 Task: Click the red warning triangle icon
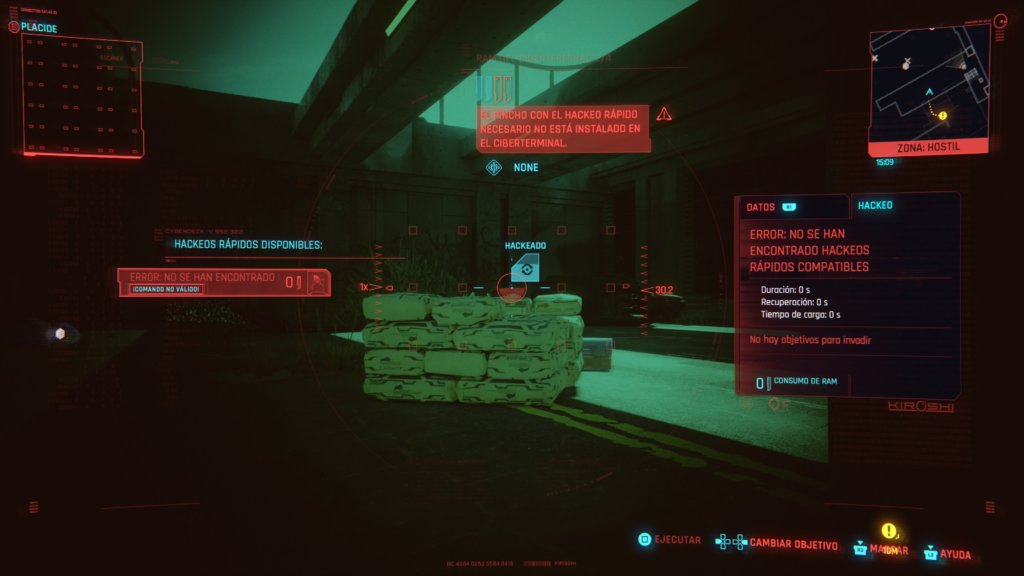tap(664, 114)
